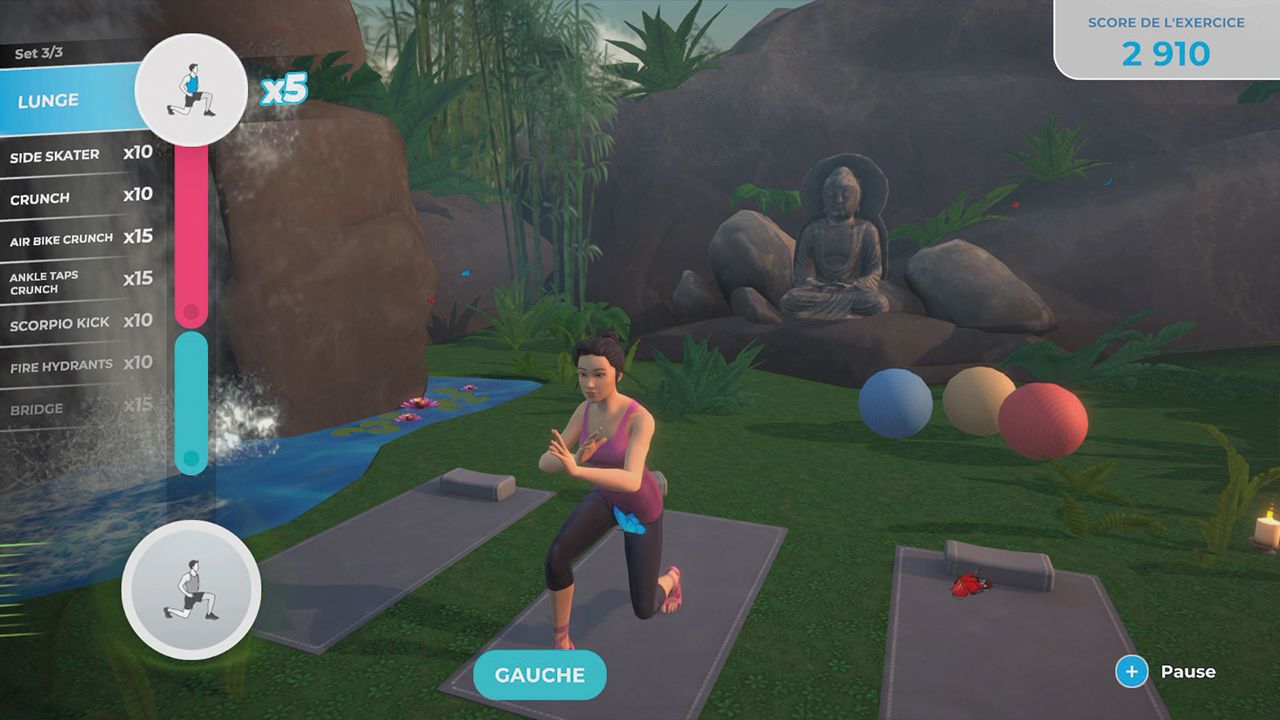Open the AIR BIKE CRUNCH exercise

click(x=60, y=238)
